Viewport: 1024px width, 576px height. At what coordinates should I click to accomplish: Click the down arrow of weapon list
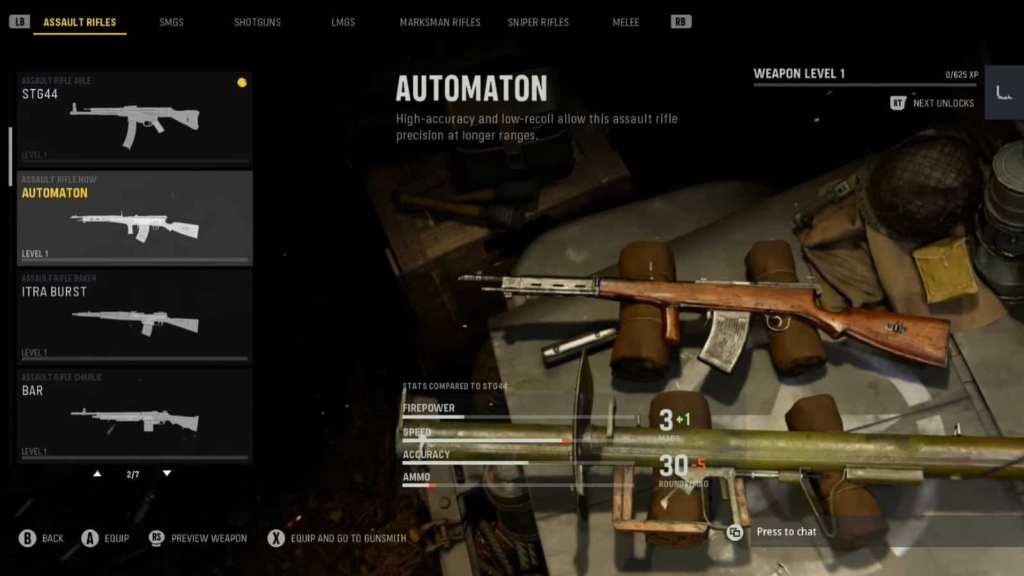coord(167,474)
